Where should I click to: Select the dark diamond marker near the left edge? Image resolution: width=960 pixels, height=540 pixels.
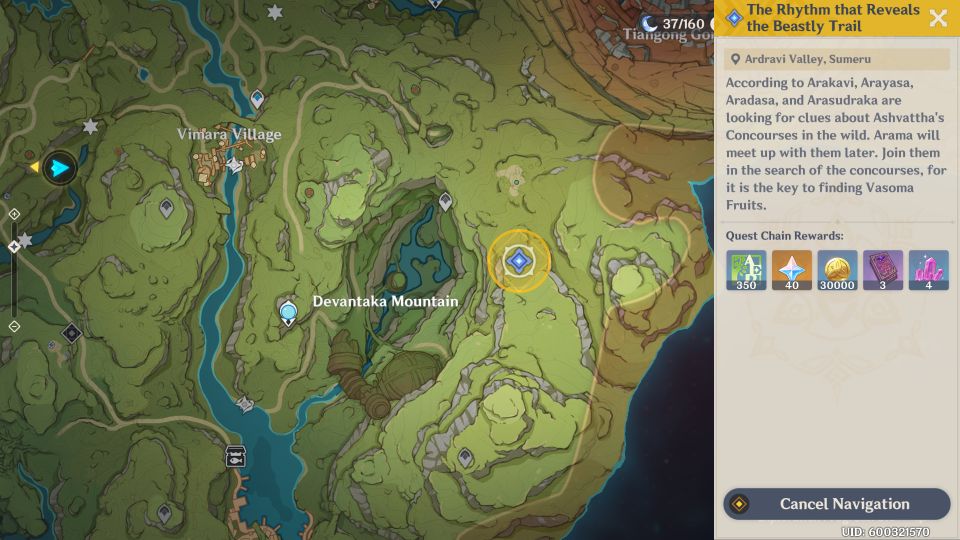point(71,333)
